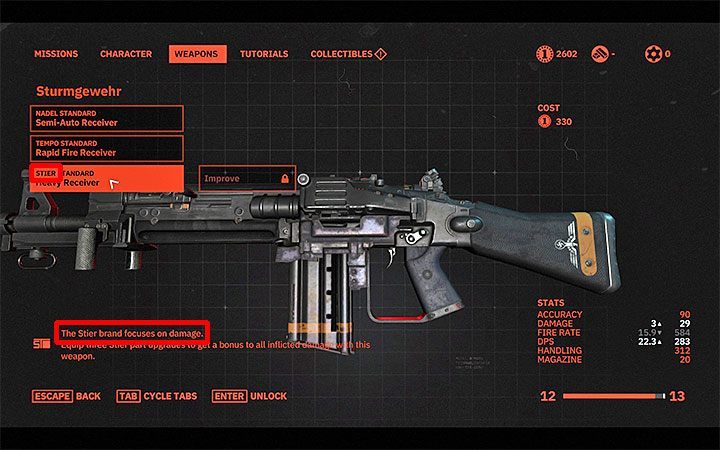Select the Weapons tab
The height and width of the screenshot is (450, 720).
pyautogui.click(x=197, y=54)
